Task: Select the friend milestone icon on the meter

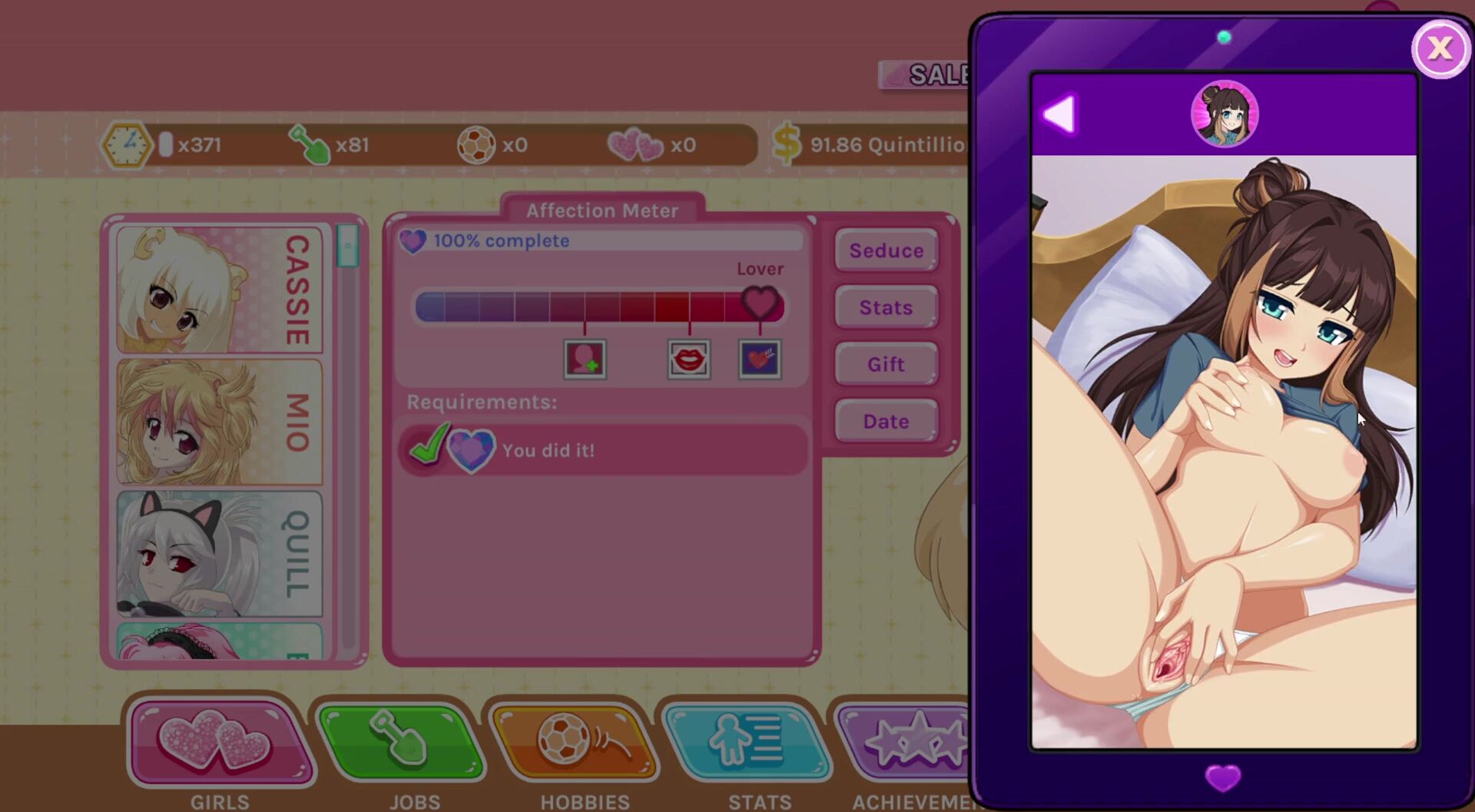Action: coord(585,359)
